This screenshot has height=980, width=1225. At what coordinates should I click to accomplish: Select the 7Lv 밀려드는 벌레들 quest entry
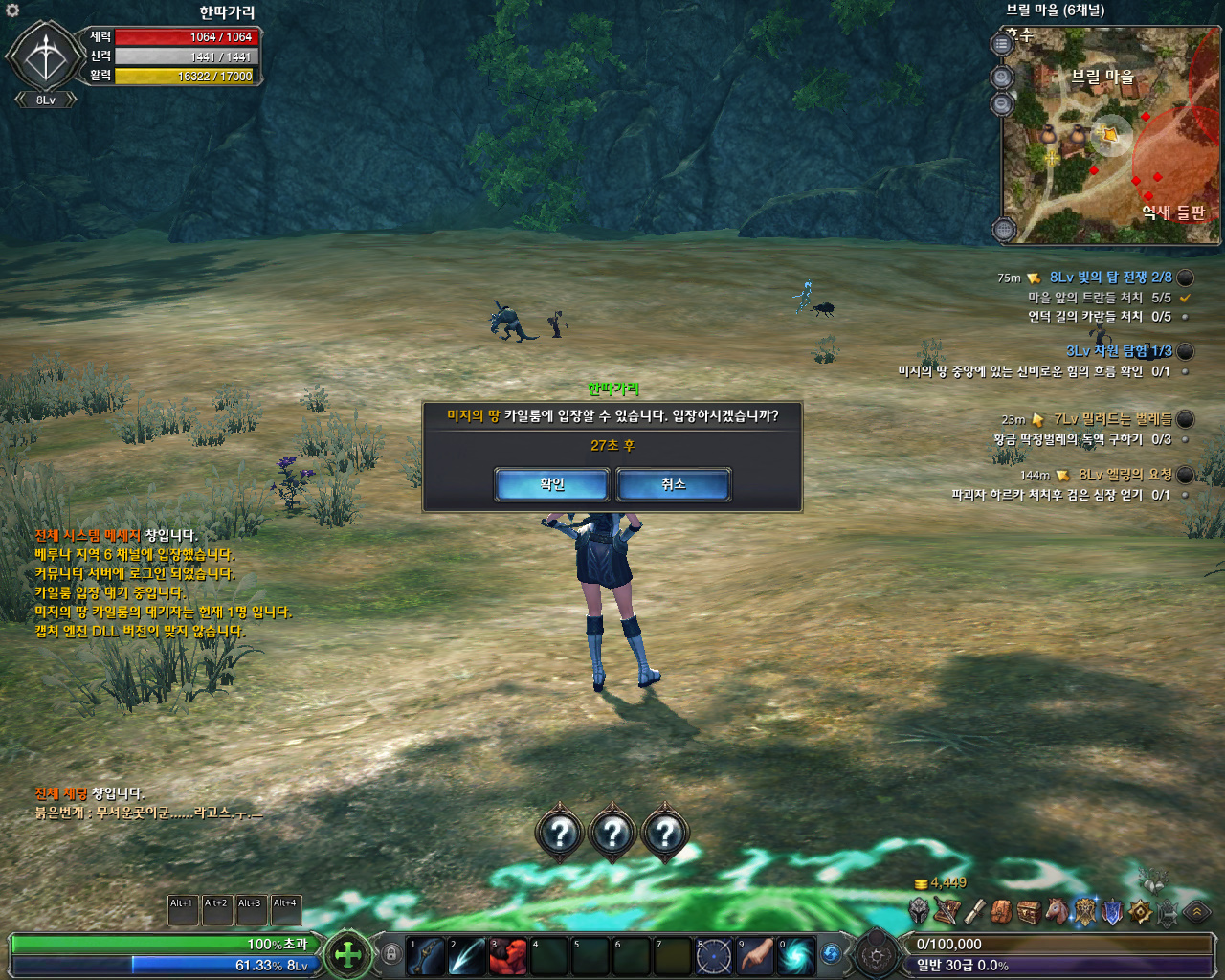click(1112, 419)
